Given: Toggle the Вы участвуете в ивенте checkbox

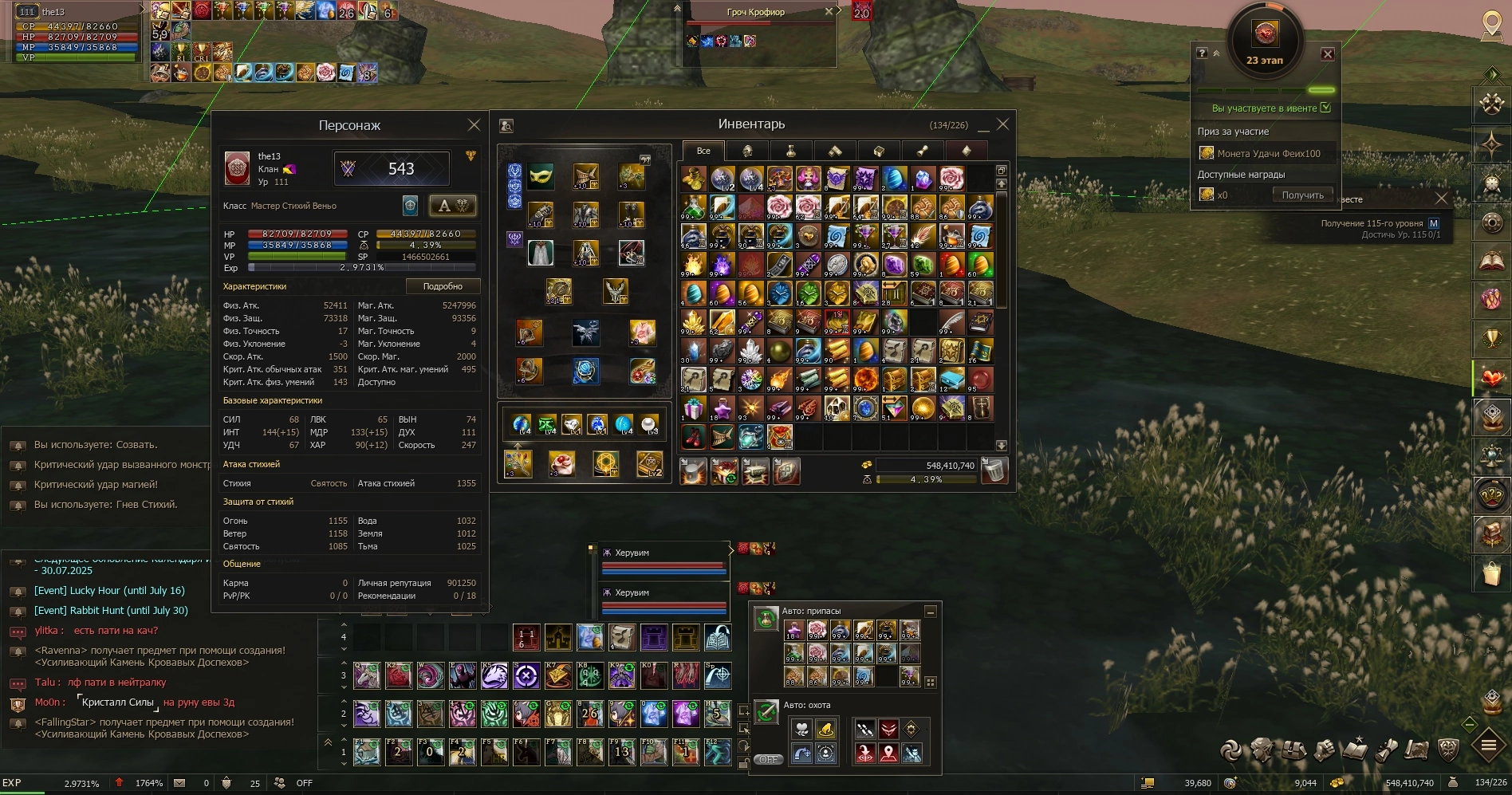Looking at the screenshot, I should tap(1325, 108).
